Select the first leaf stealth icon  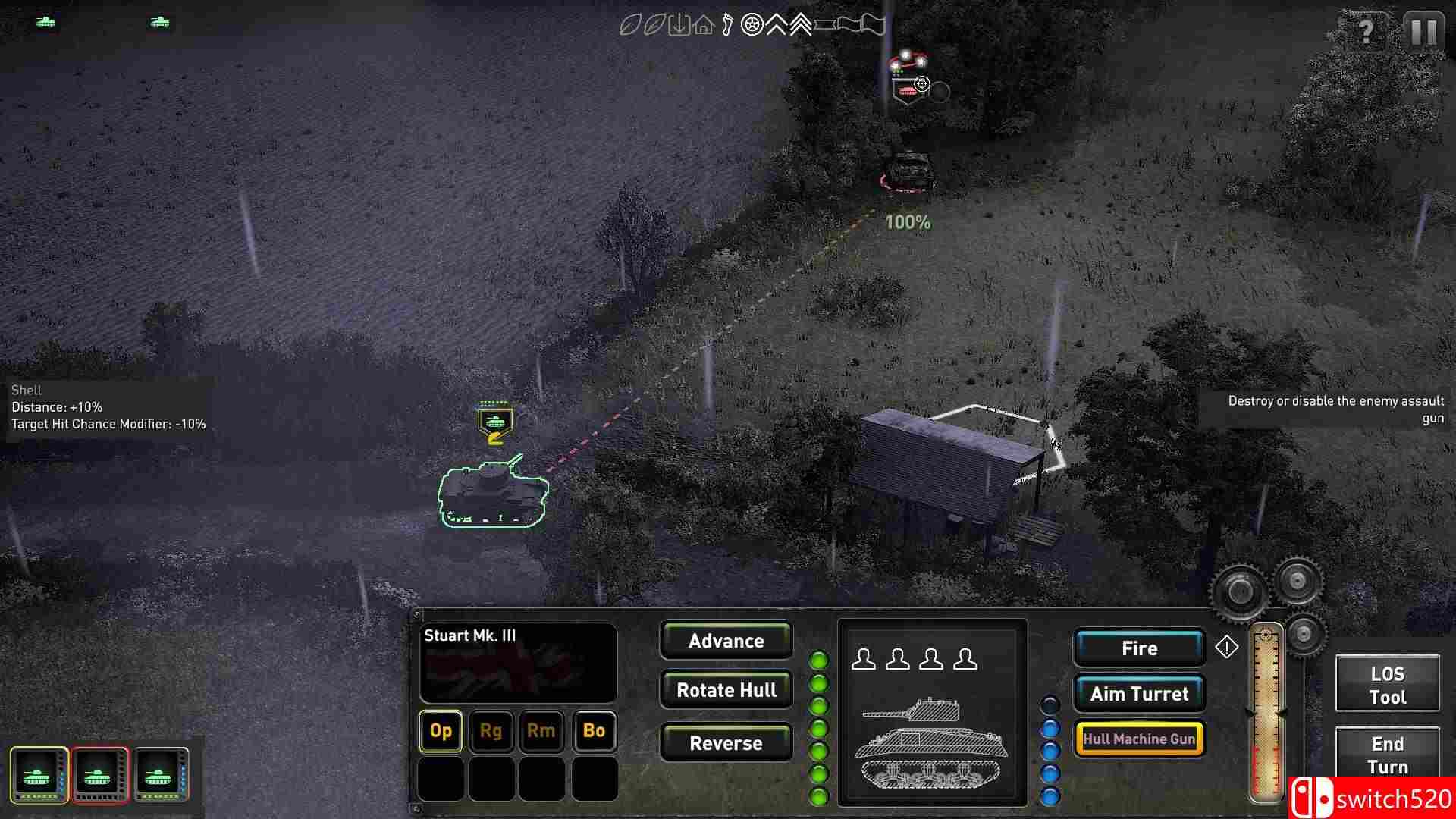[631, 25]
